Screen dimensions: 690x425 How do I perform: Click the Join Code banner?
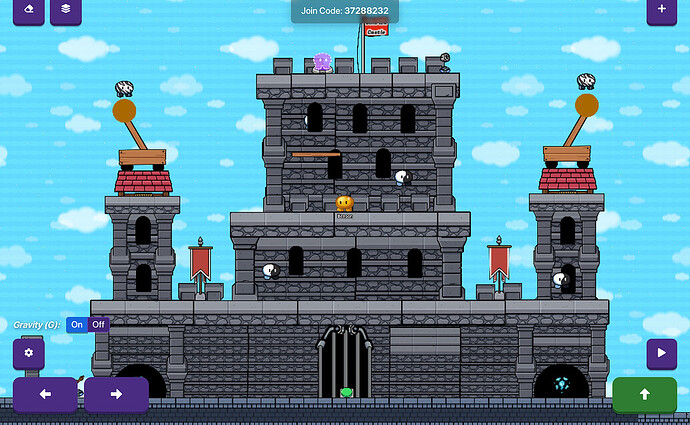pos(344,10)
